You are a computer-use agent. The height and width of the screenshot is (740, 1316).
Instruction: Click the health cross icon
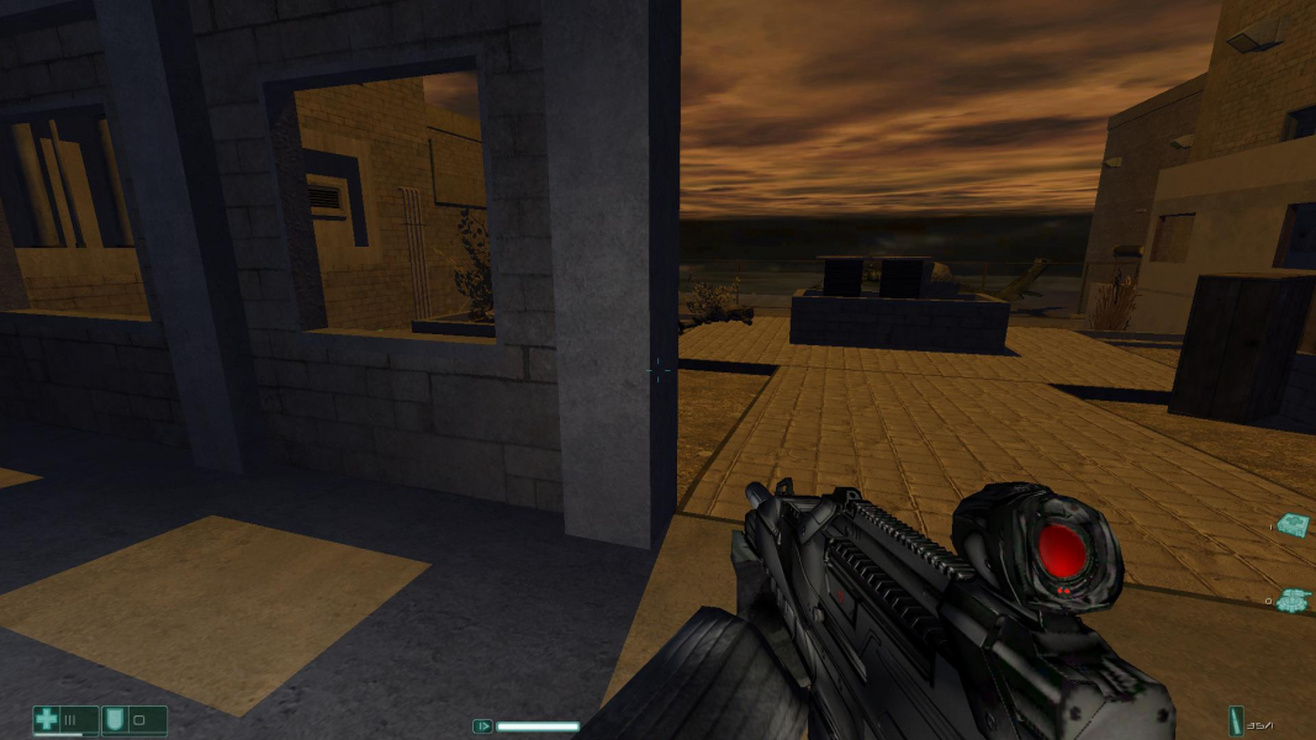[45, 720]
